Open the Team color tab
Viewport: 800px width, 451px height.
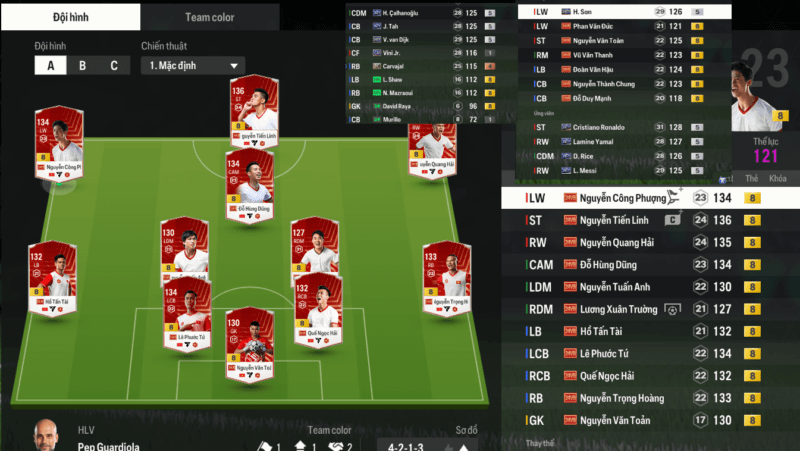pos(210,17)
